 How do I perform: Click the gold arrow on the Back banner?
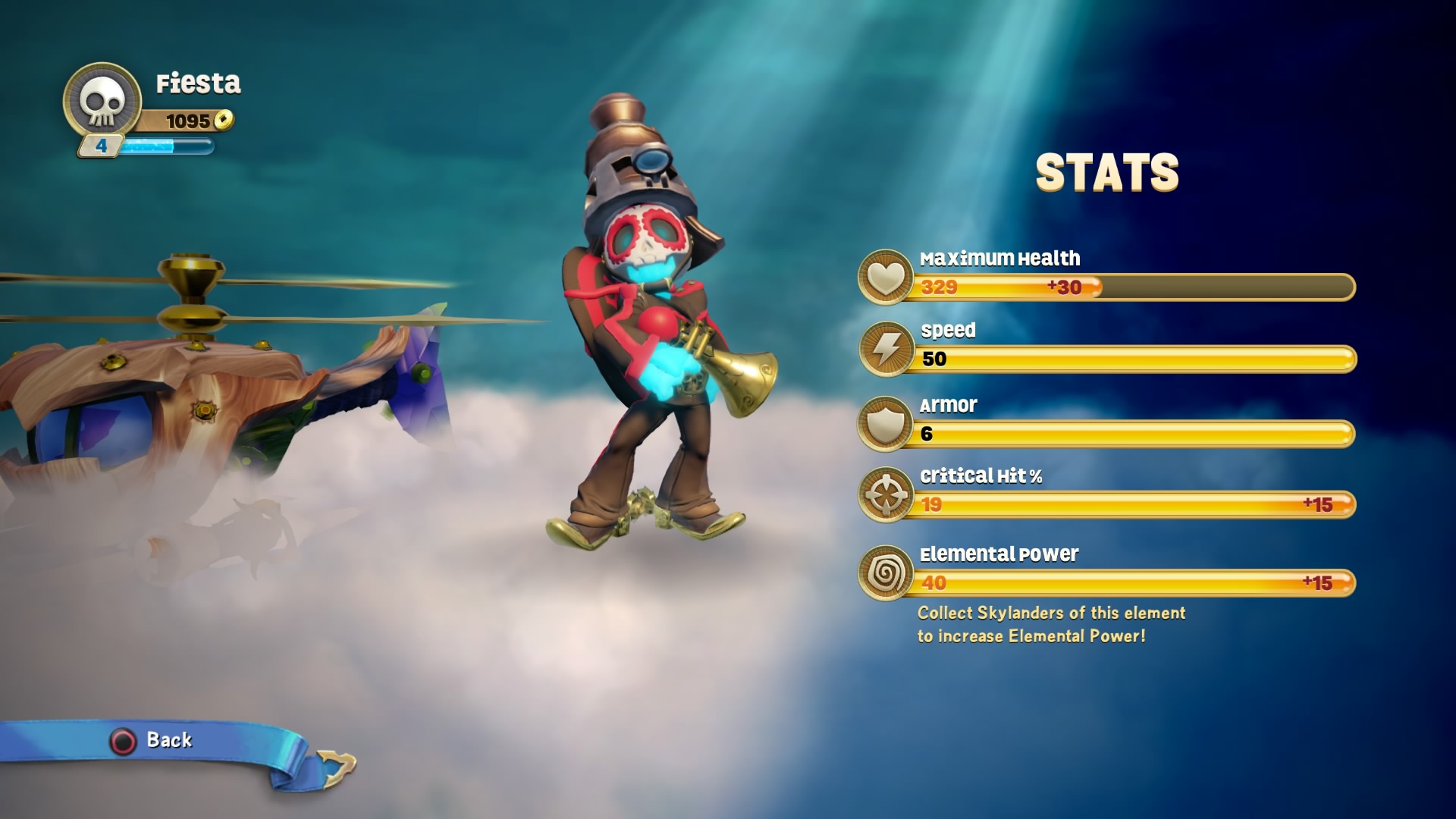tap(334, 766)
